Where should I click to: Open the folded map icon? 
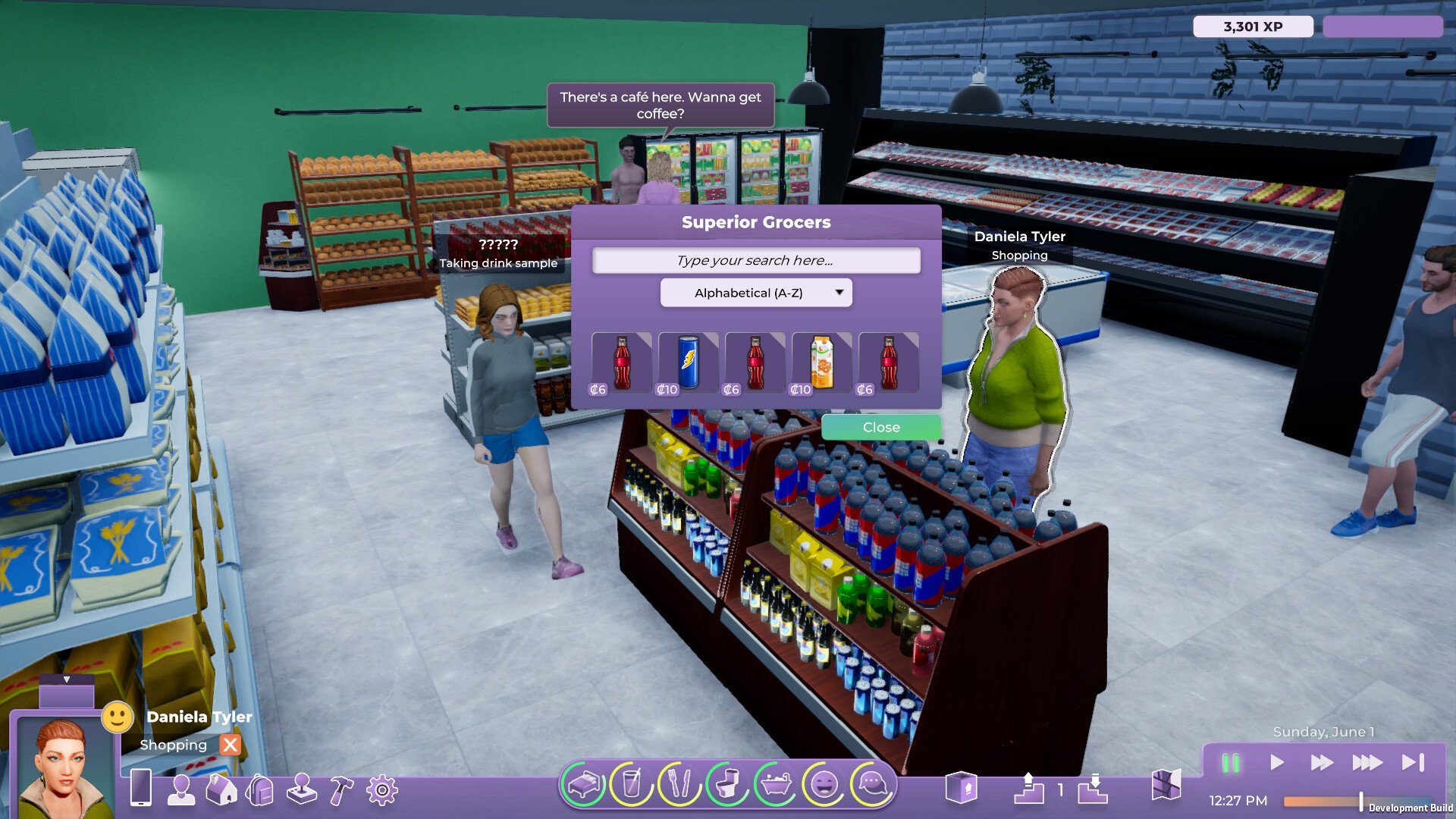coord(1166,786)
